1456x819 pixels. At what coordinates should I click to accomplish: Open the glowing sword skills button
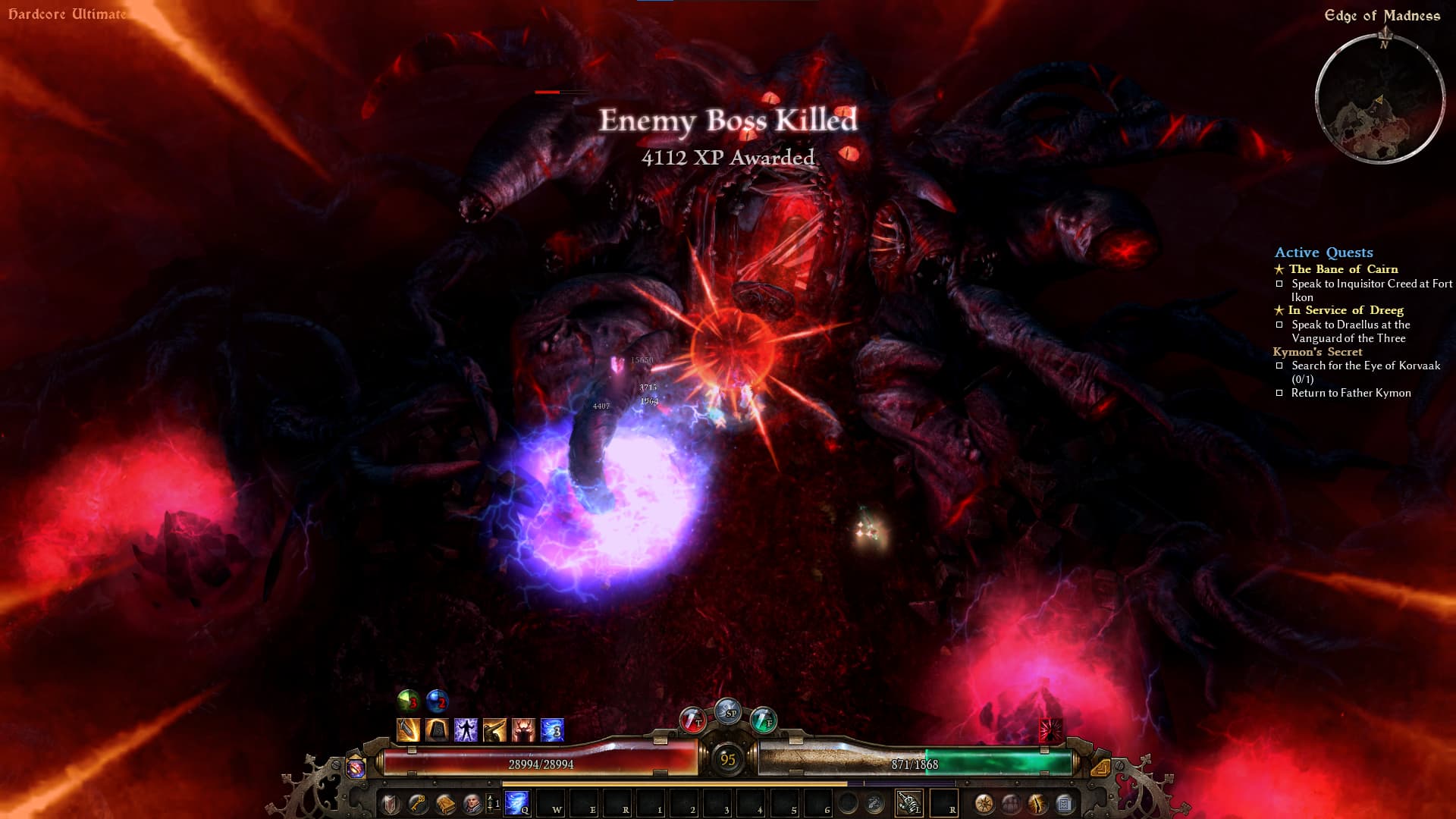pyautogui.click(x=1037, y=803)
